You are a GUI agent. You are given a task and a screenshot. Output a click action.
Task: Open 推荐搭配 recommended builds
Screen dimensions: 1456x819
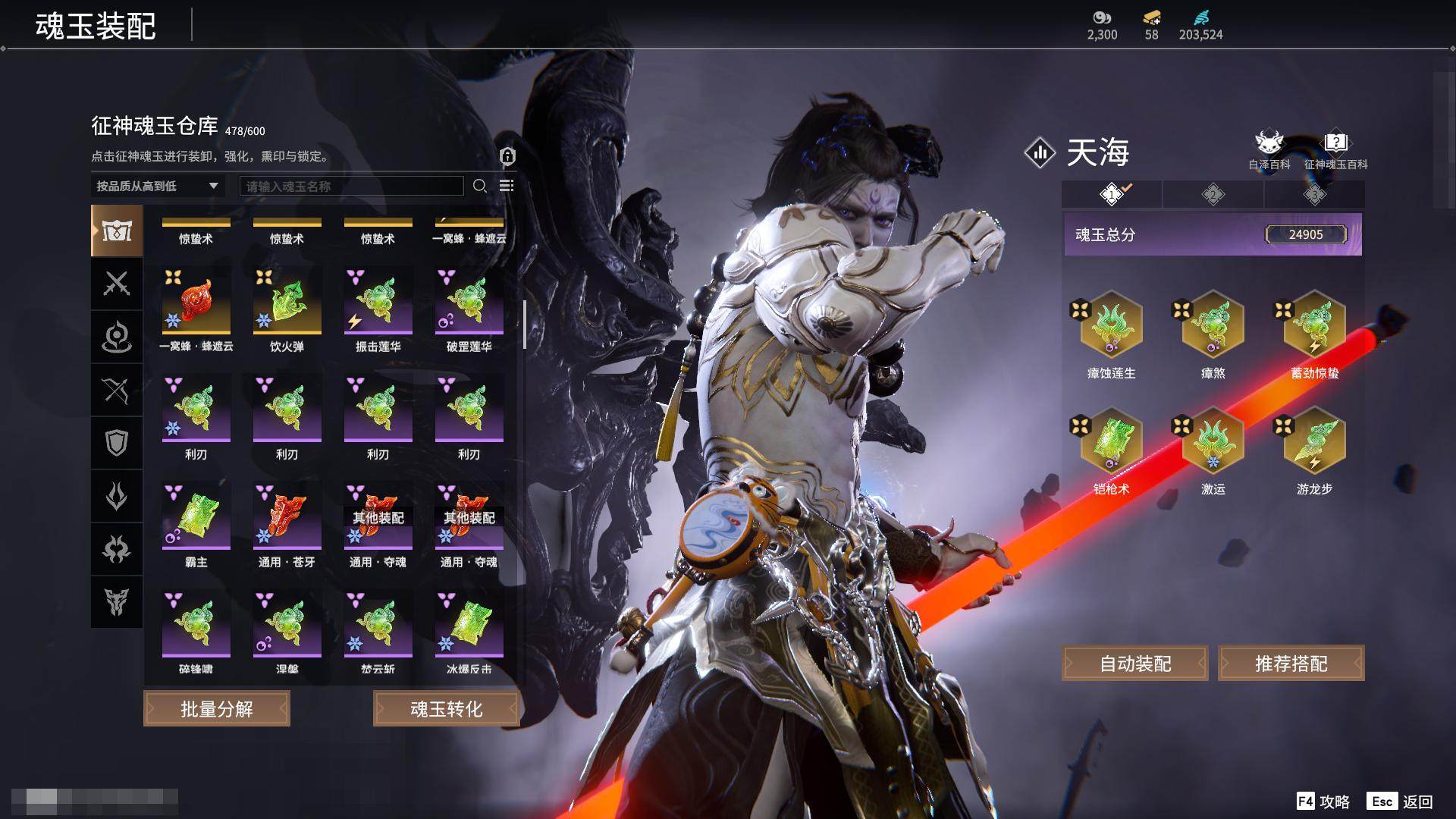pos(1291,664)
